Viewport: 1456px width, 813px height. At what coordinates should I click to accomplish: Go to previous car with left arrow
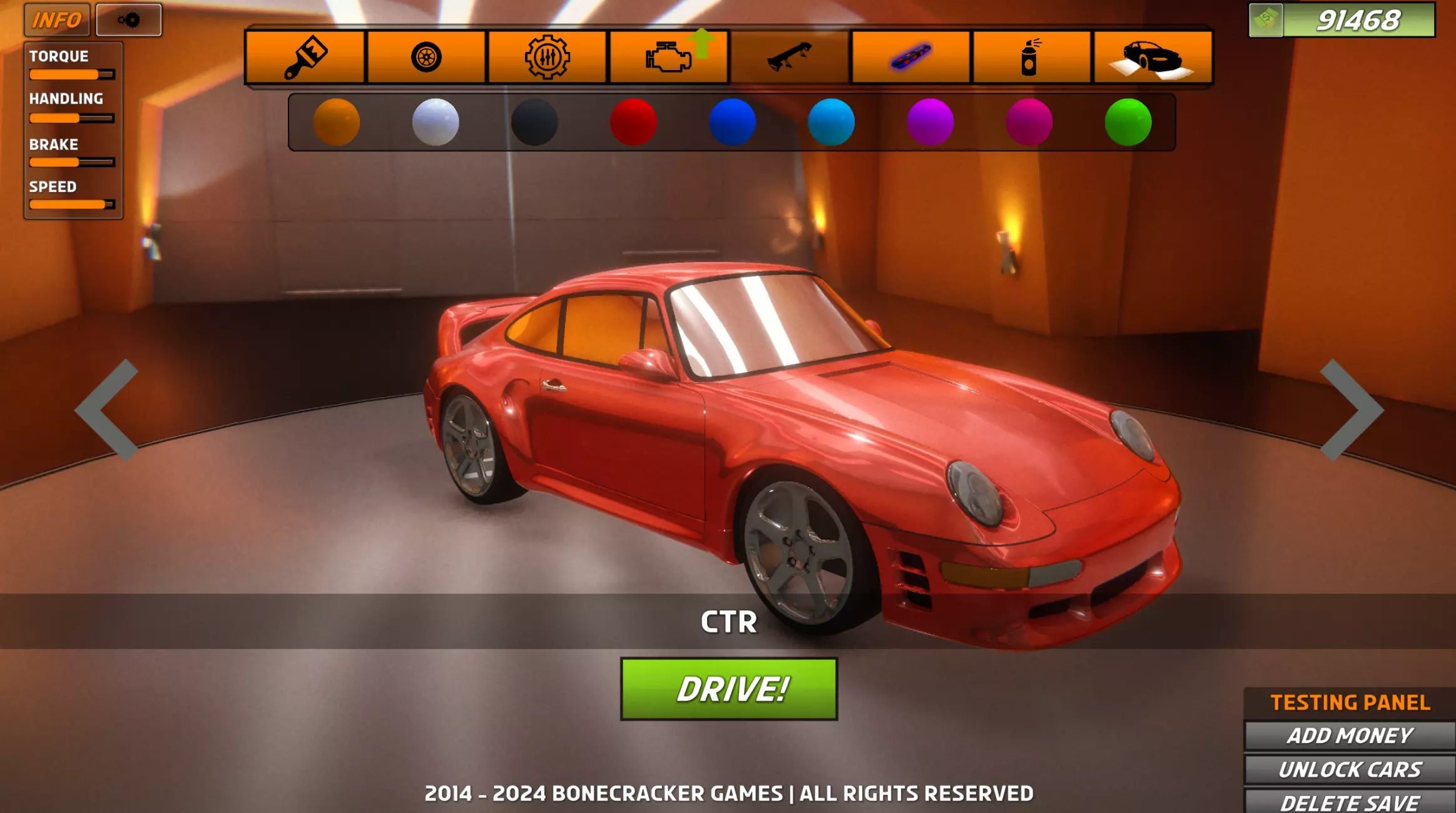tap(106, 410)
